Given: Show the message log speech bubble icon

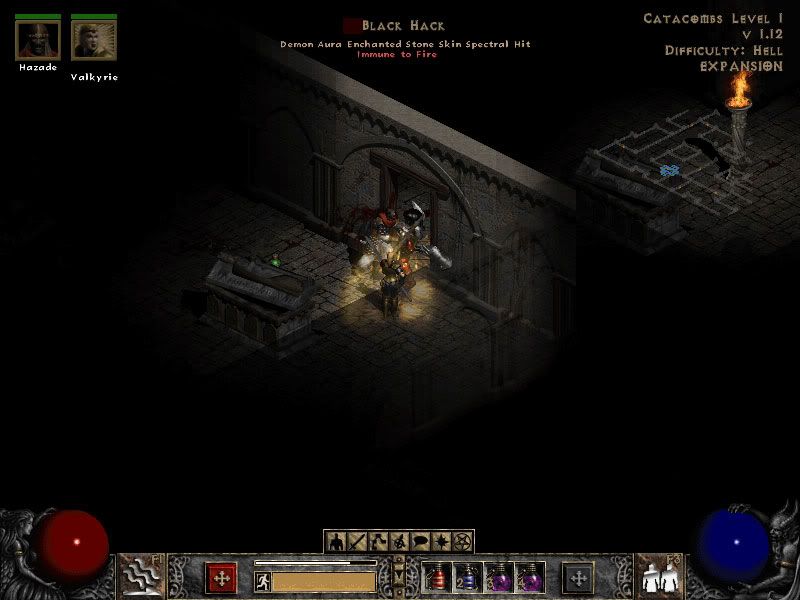Looking at the screenshot, I should click(420, 541).
